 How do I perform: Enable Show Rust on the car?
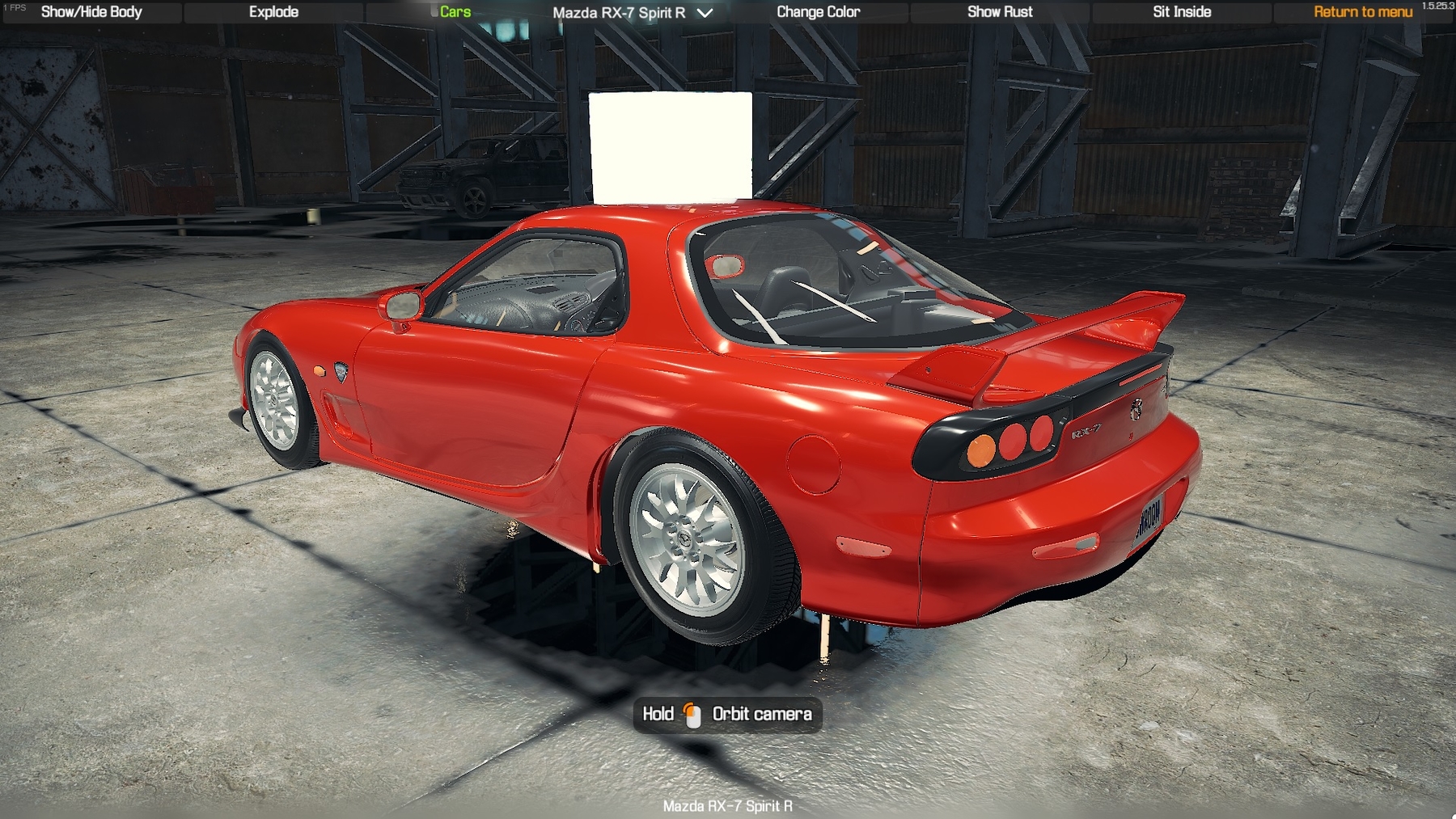(x=999, y=12)
